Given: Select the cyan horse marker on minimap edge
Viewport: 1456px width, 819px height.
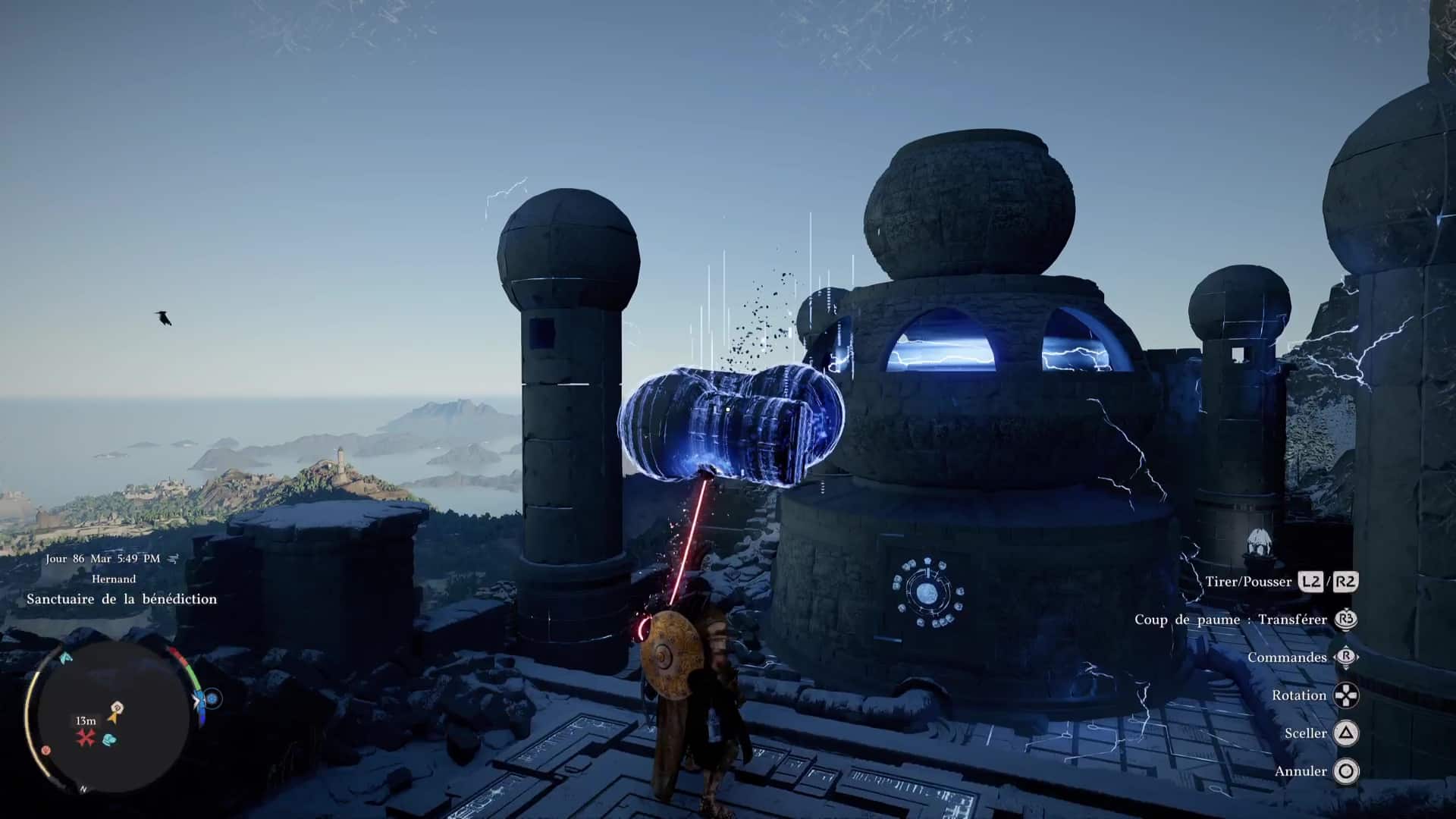Looking at the screenshot, I should [66, 658].
